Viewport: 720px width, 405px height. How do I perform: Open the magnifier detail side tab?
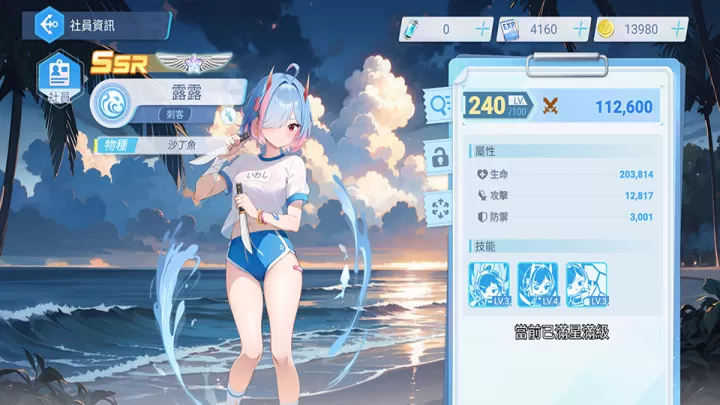(x=439, y=102)
